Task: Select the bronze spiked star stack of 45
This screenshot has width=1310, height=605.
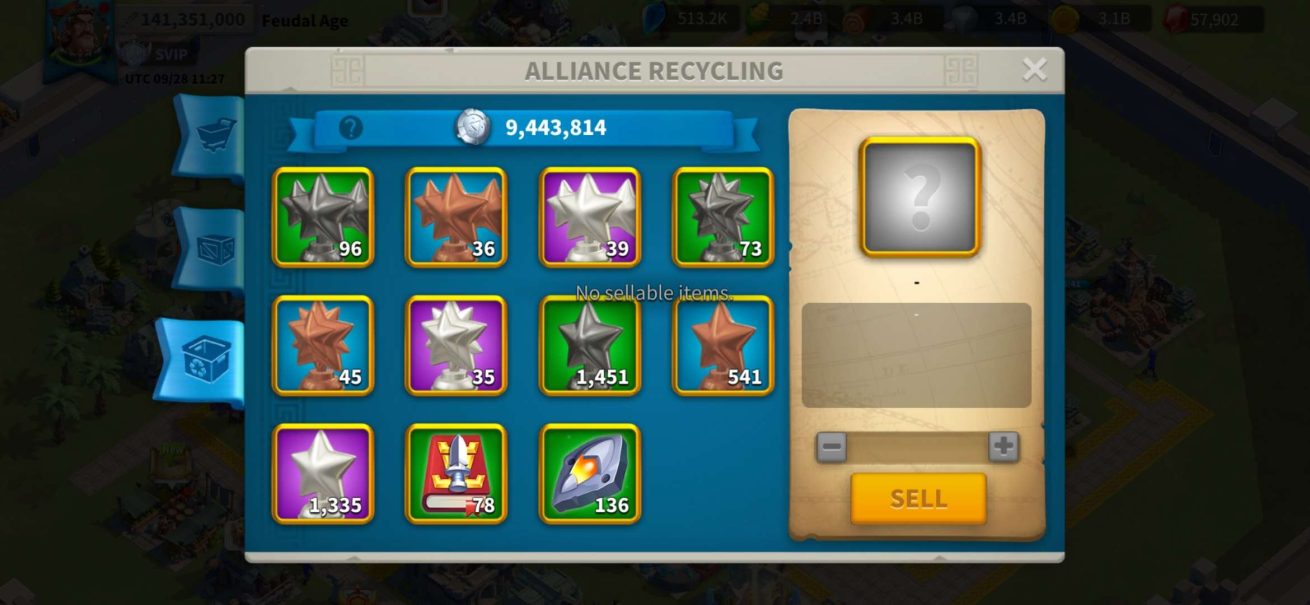Action: 323,345
